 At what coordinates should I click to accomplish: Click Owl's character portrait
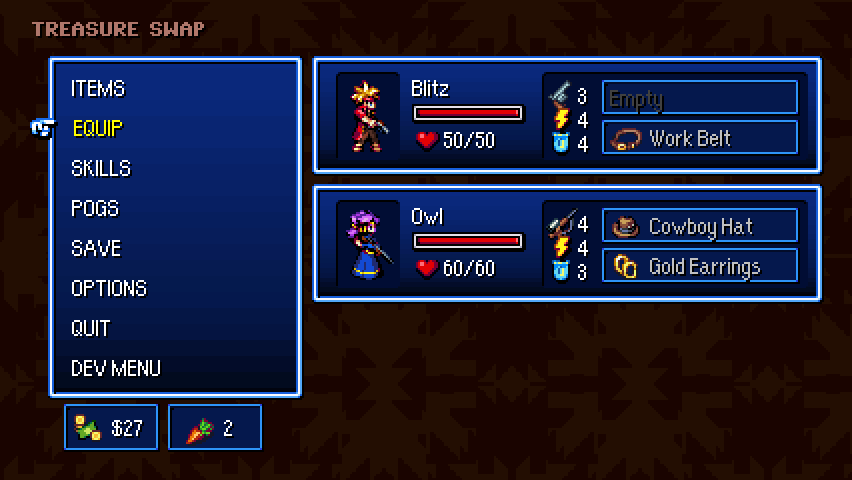[x=368, y=244]
